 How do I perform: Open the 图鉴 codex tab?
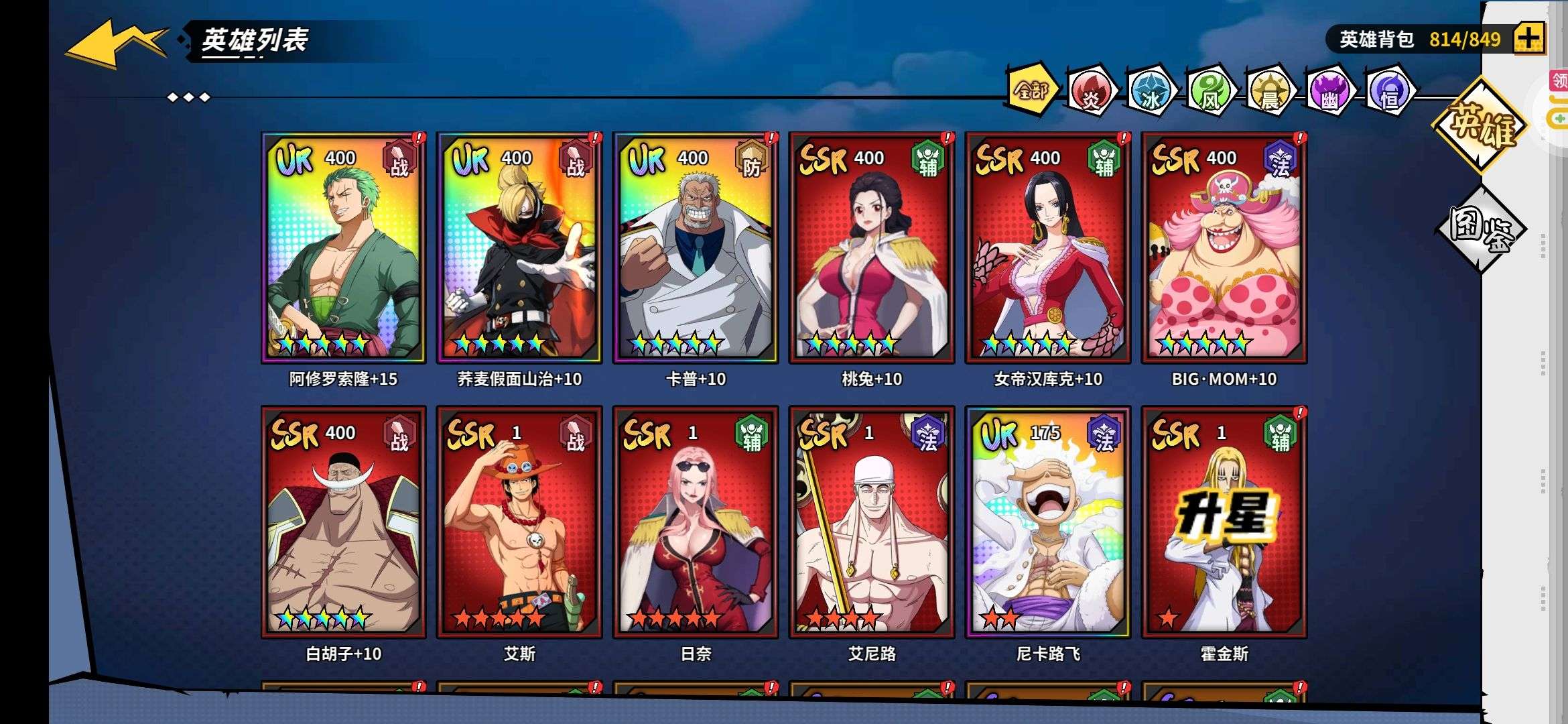coord(1480,229)
